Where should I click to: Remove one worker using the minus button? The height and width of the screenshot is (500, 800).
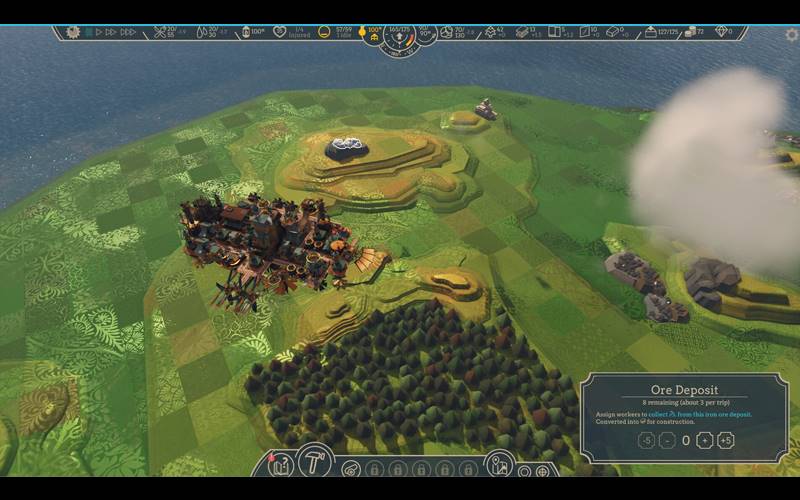(667, 440)
